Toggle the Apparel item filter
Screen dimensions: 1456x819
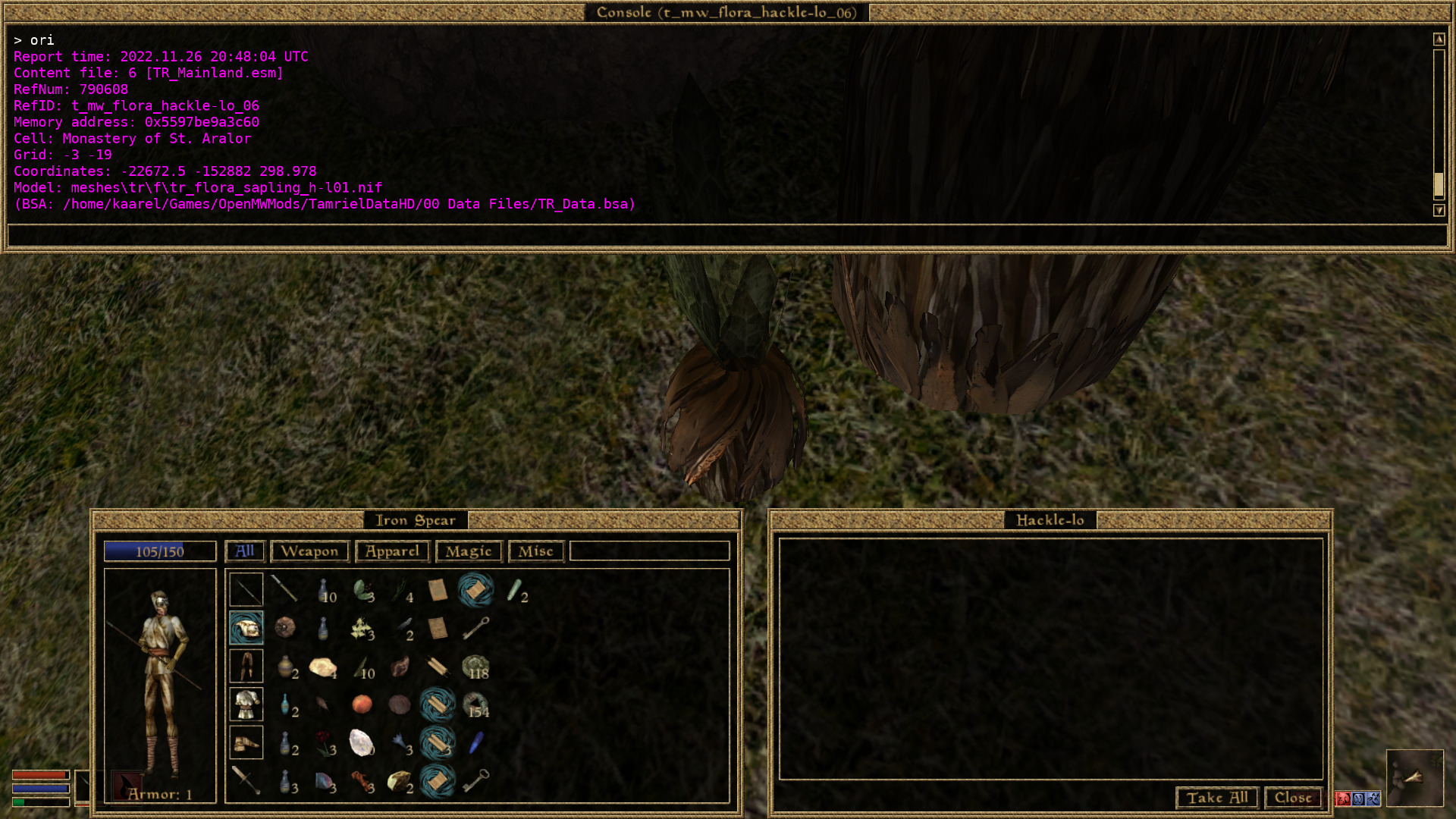[x=391, y=551]
